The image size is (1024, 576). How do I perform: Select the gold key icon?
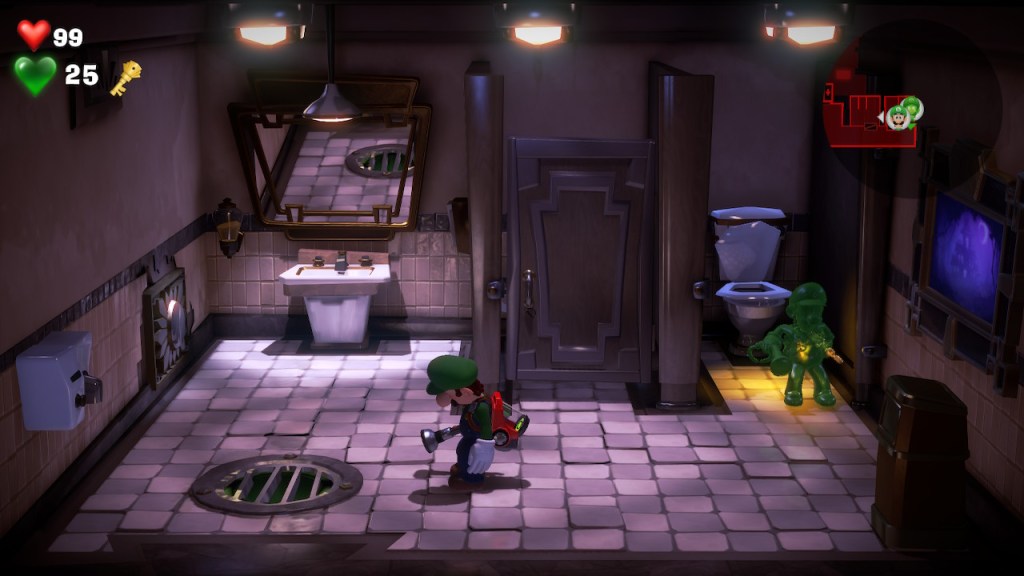(x=125, y=77)
